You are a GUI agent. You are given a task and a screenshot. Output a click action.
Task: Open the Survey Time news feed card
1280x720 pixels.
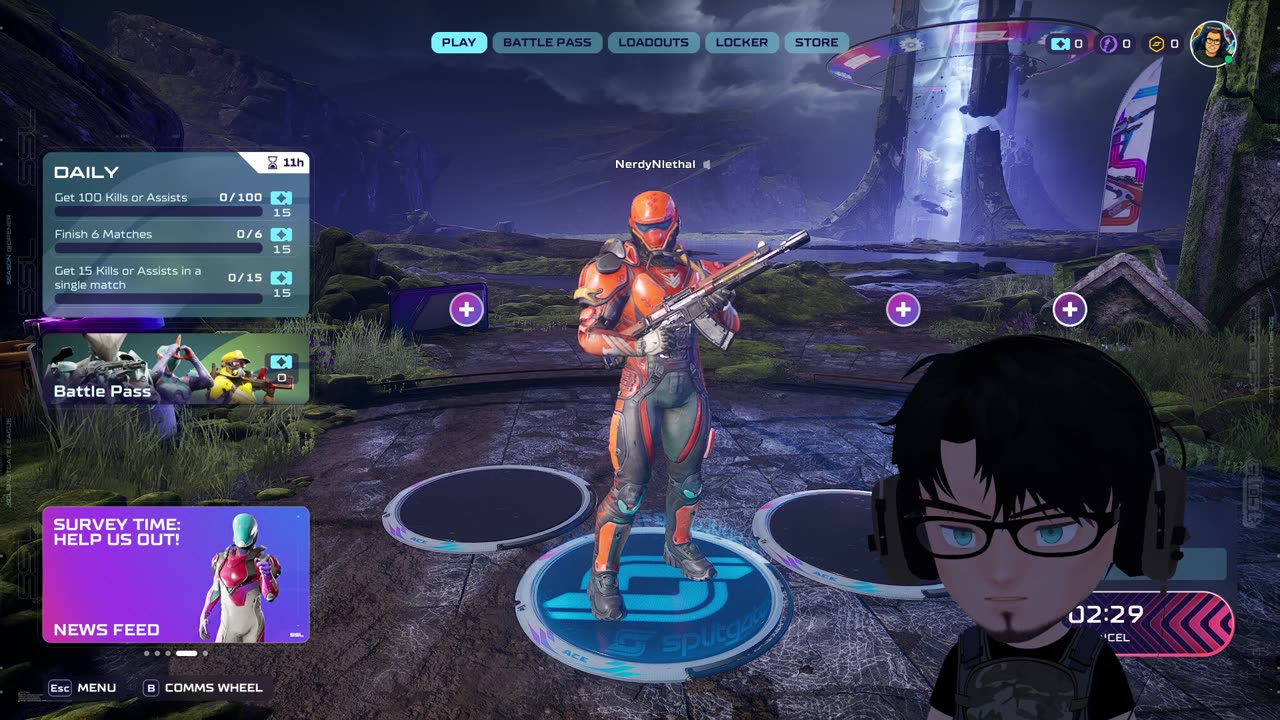pyautogui.click(x=176, y=574)
